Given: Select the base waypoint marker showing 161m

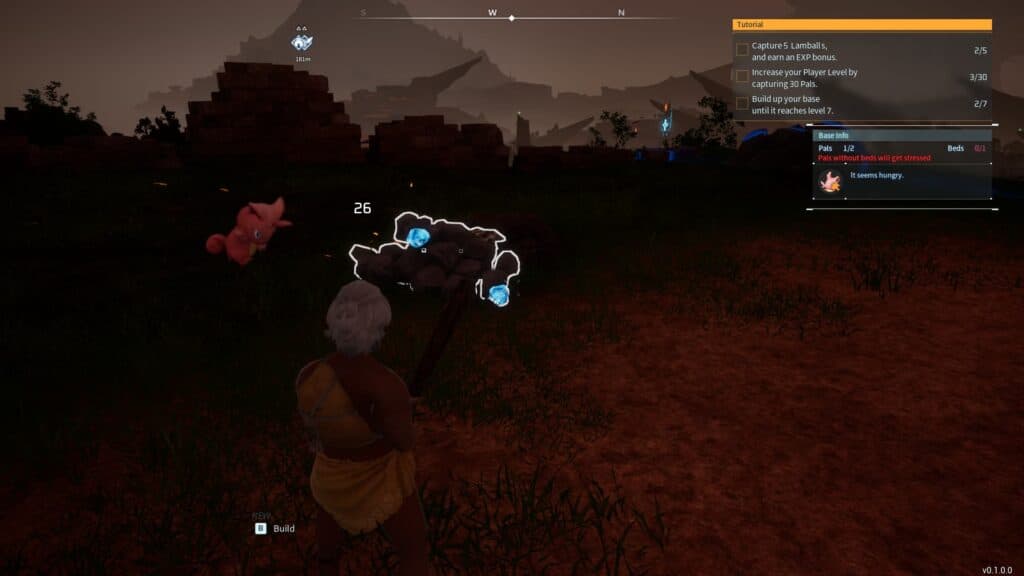Looking at the screenshot, I should (302, 42).
